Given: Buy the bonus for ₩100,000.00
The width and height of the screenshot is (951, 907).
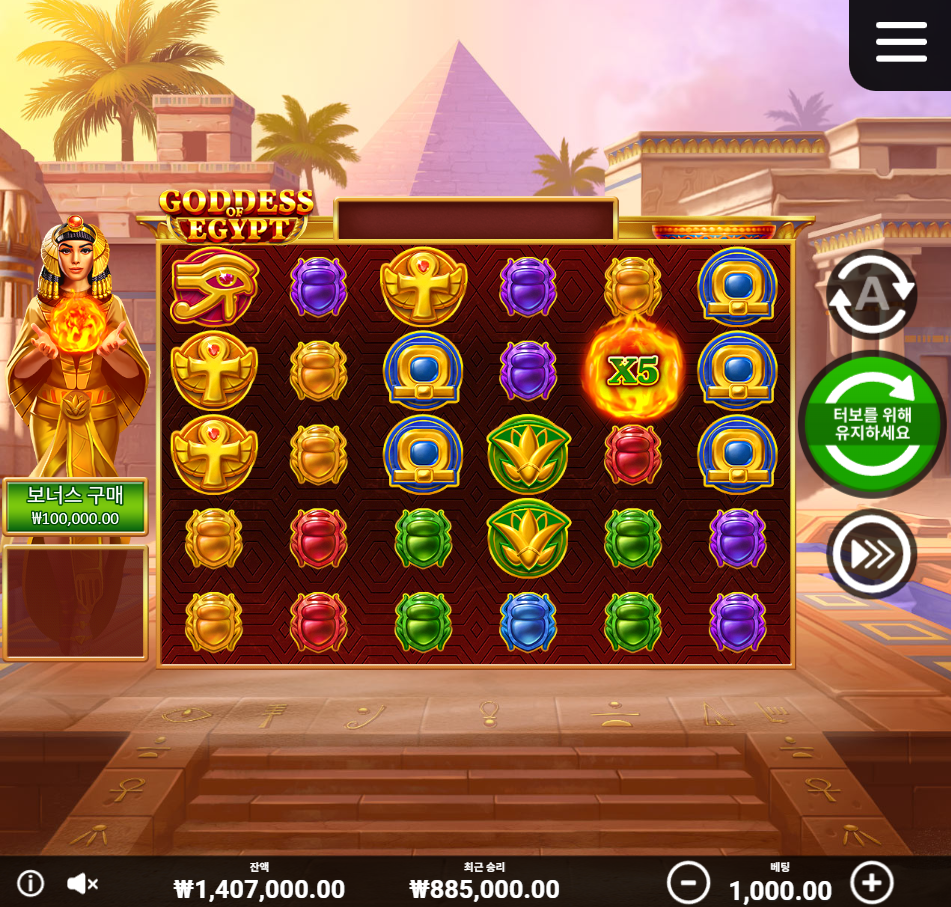Looking at the screenshot, I should click(x=75, y=507).
